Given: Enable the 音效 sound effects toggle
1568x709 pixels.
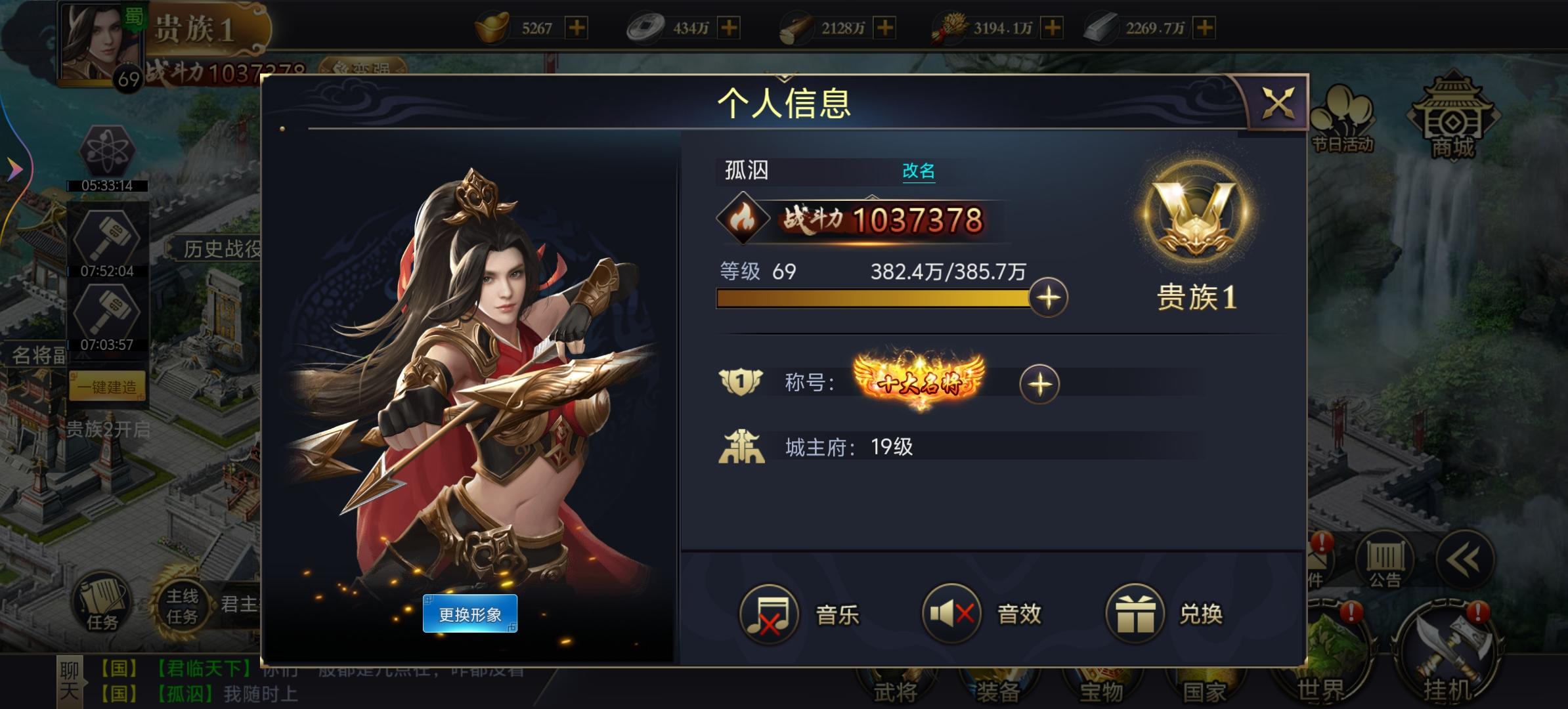Looking at the screenshot, I should pos(952,614).
